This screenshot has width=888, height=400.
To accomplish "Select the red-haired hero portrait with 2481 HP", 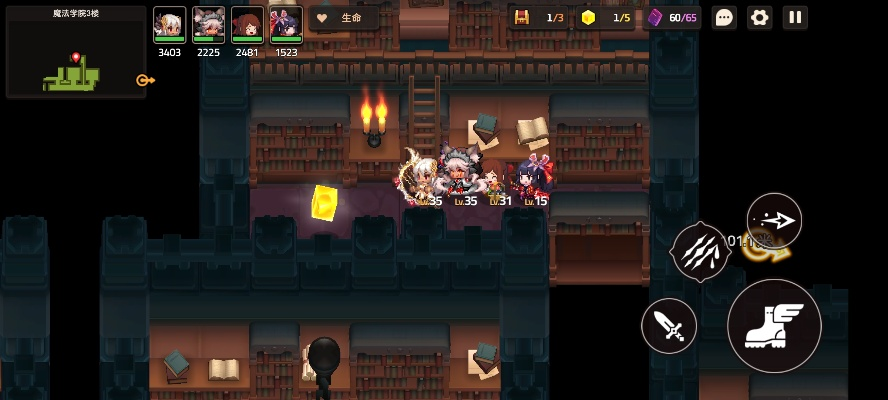I will click(247, 25).
